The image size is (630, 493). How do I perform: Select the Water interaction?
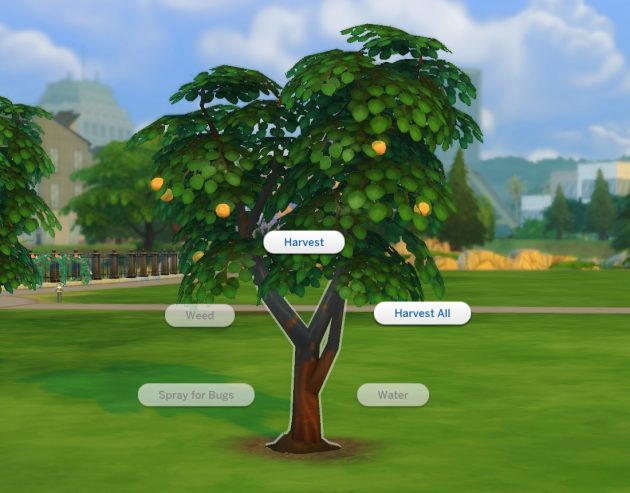coord(393,395)
